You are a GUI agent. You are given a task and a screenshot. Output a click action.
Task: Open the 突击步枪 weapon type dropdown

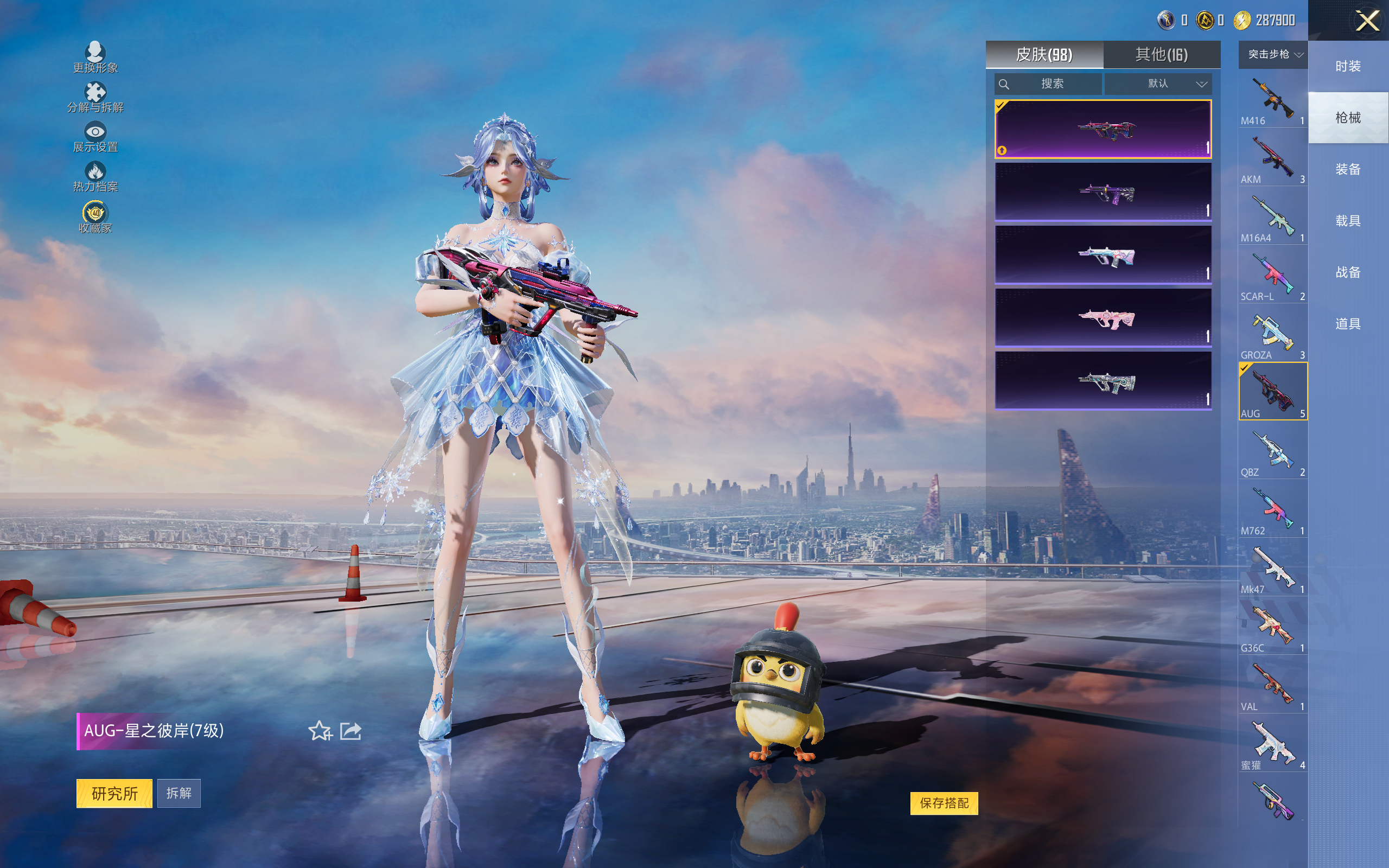tap(1272, 55)
